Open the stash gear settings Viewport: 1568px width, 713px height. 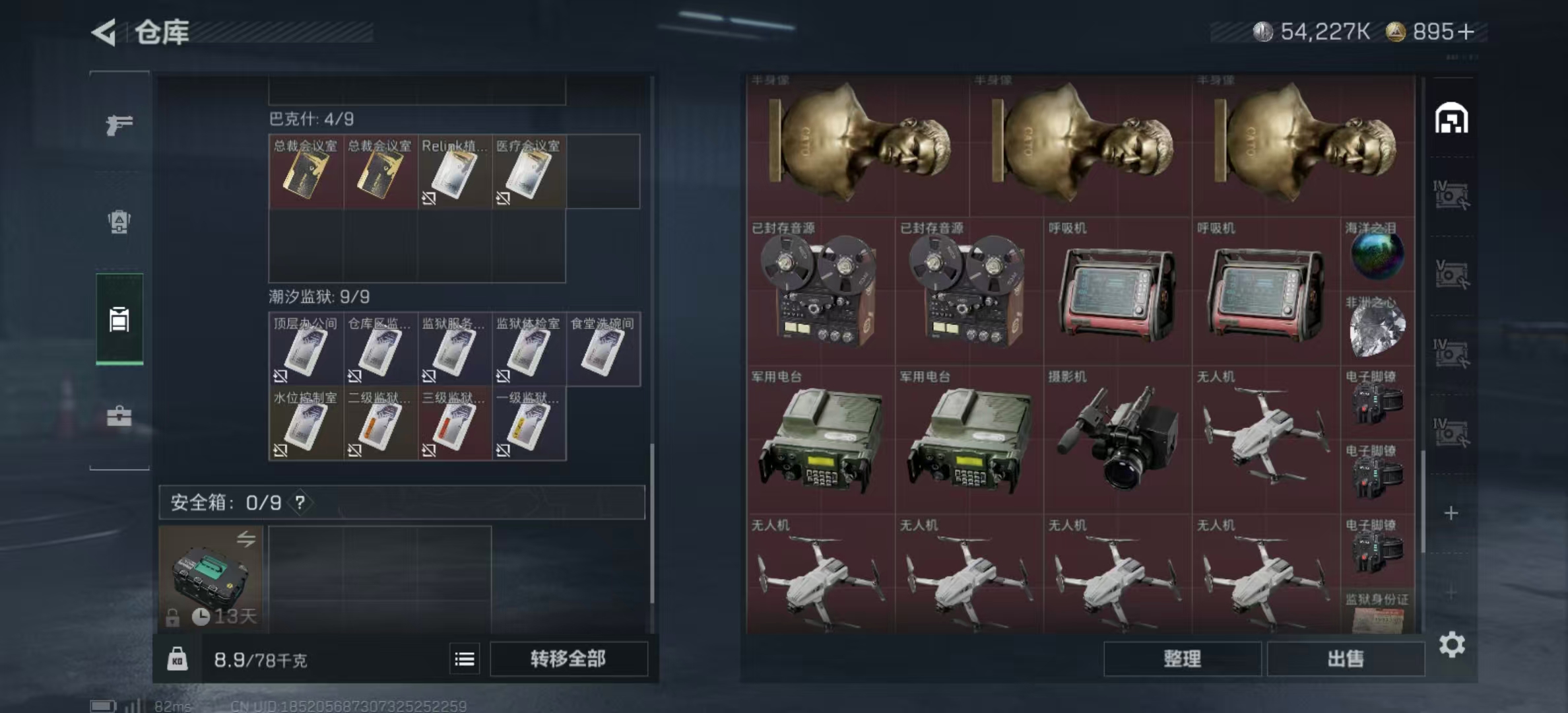pos(1452,644)
